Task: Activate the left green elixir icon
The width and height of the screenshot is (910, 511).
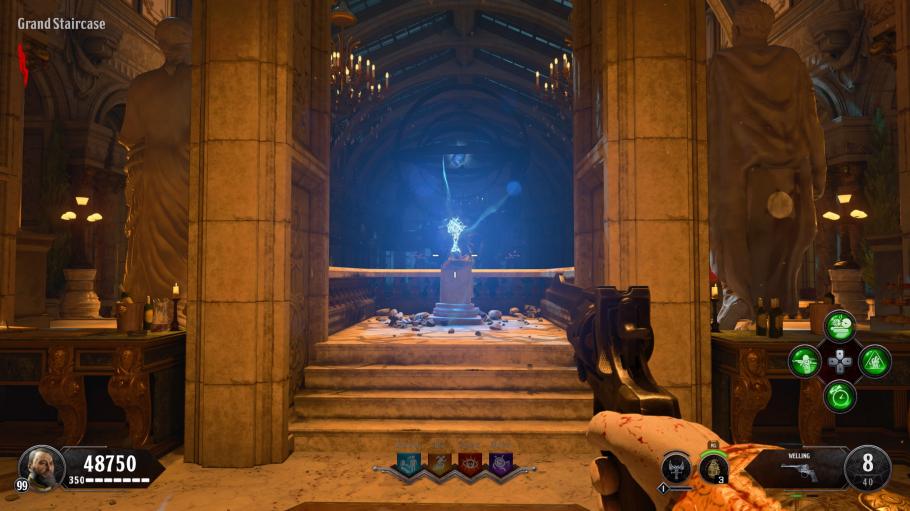Action: coord(804,361)
